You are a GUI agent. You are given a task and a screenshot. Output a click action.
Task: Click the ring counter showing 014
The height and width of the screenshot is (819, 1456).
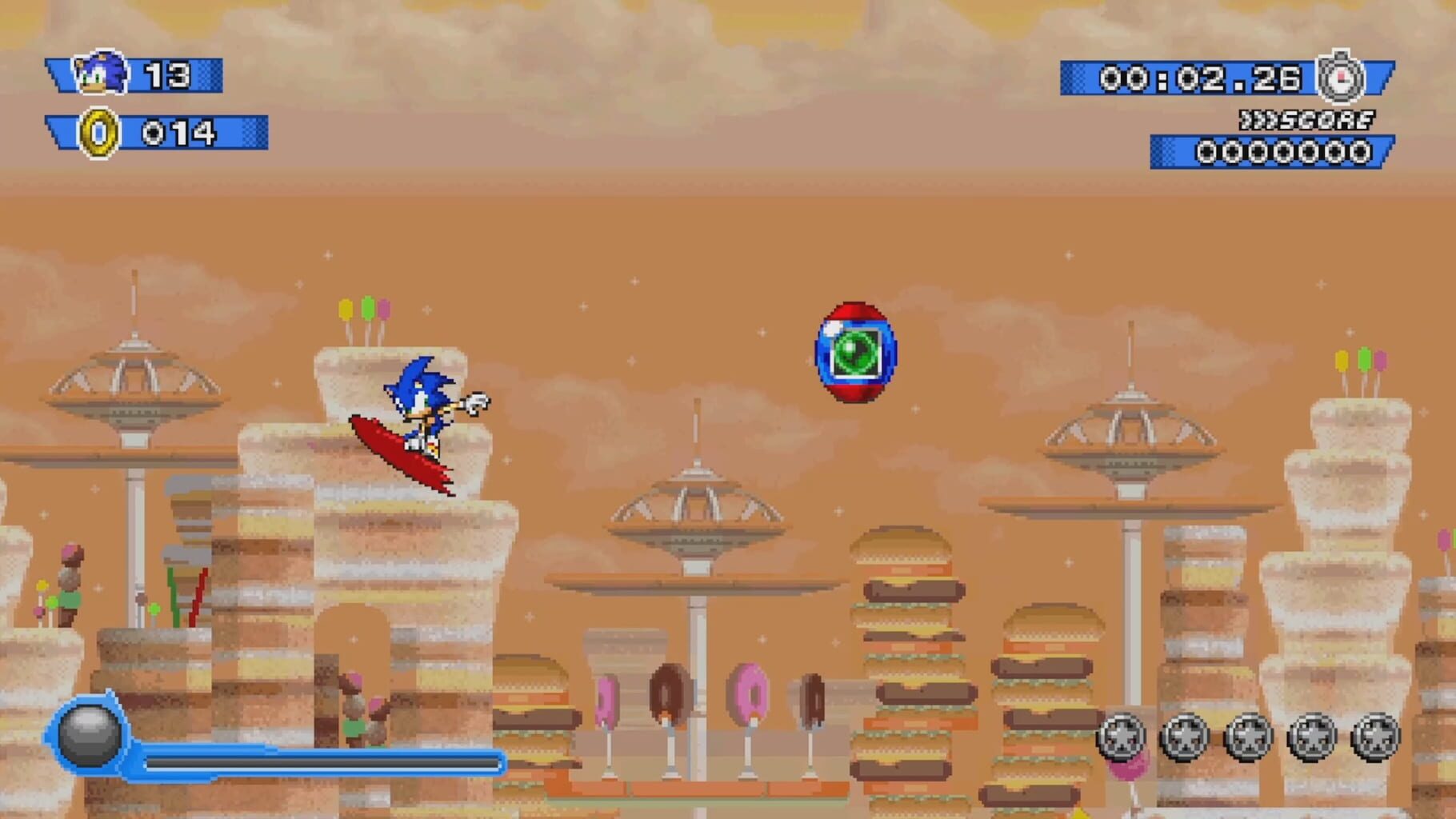180,134
